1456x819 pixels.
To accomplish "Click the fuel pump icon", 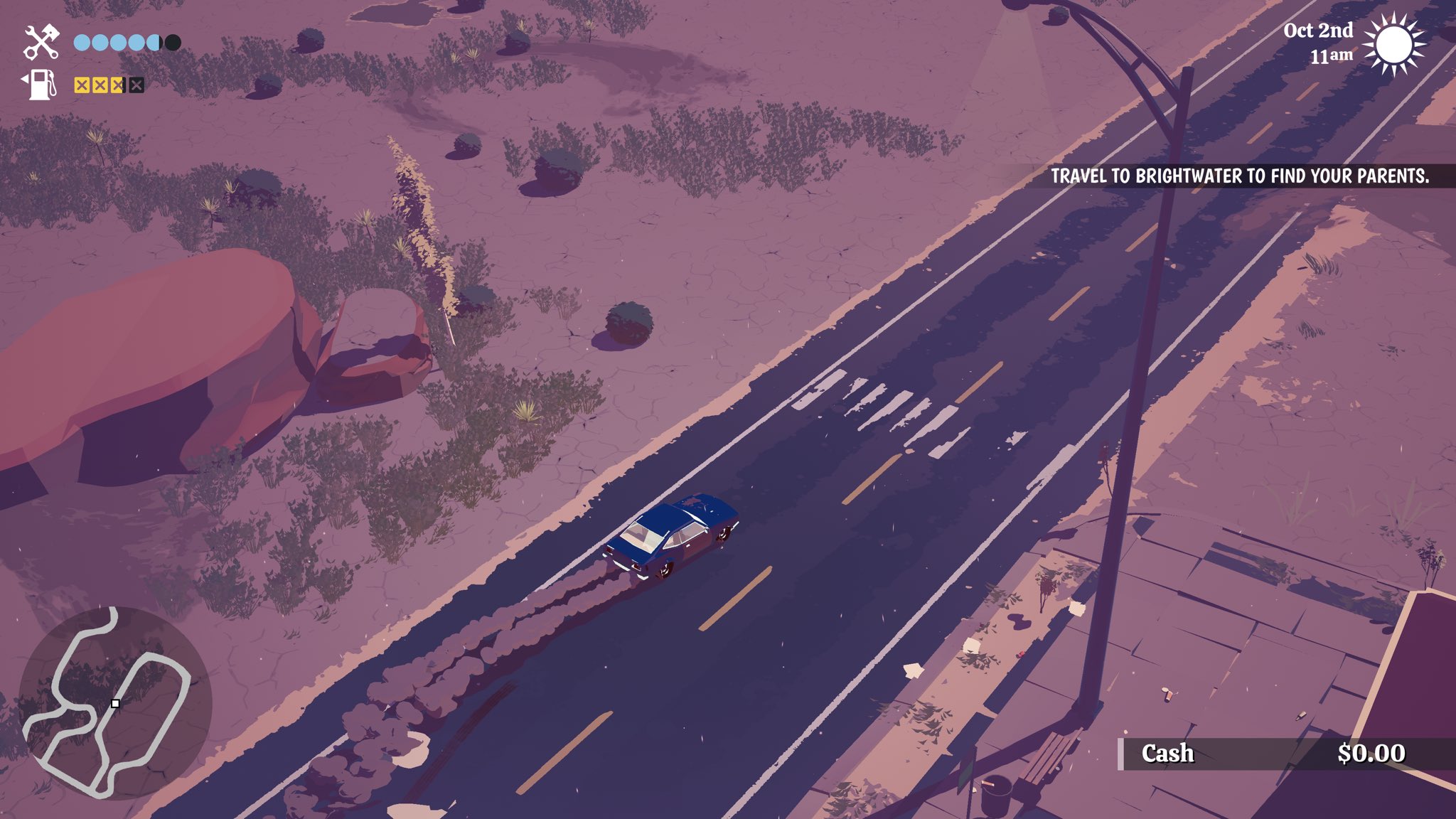I will point(41,85).
